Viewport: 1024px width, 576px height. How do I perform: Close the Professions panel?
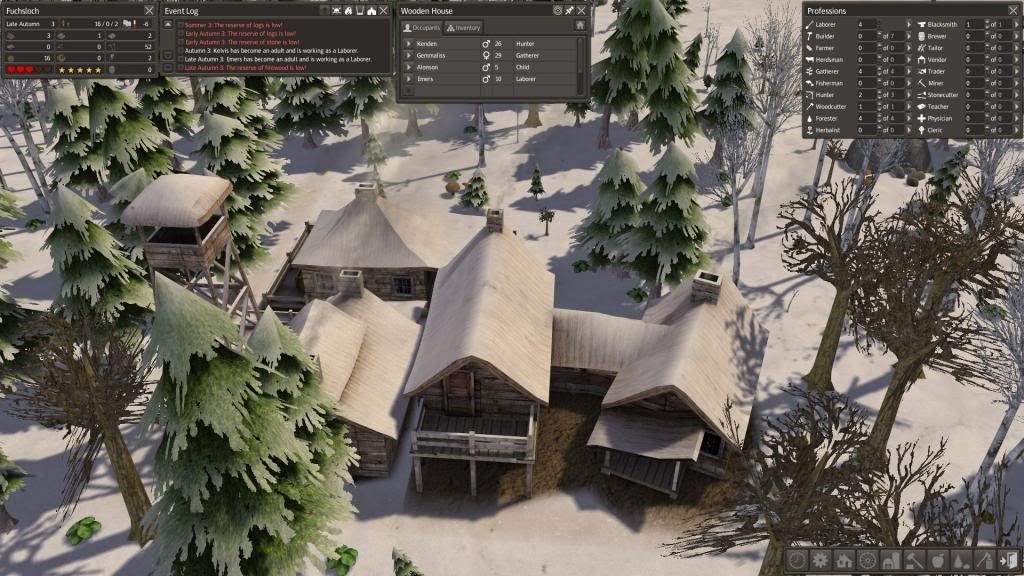pos(1012,10)
